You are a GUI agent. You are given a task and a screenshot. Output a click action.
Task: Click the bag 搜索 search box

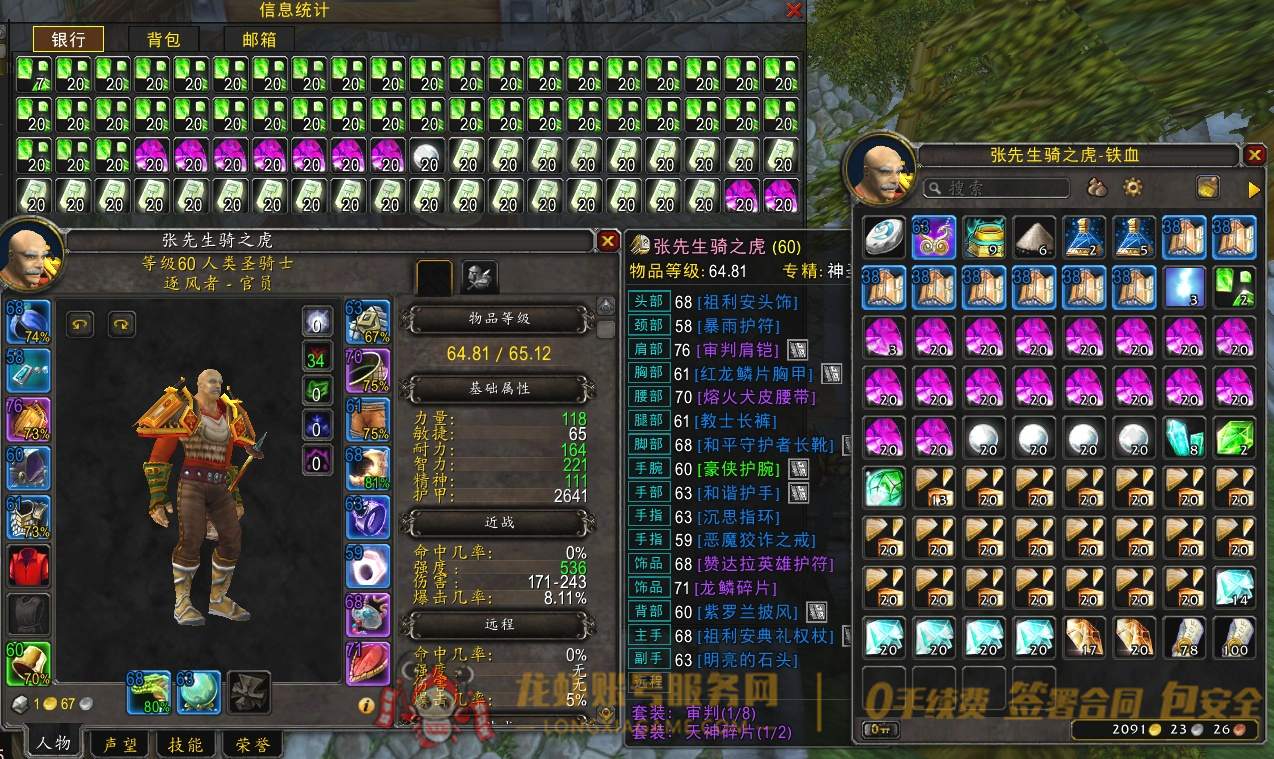pyautogui.click(x=995, y=188)
